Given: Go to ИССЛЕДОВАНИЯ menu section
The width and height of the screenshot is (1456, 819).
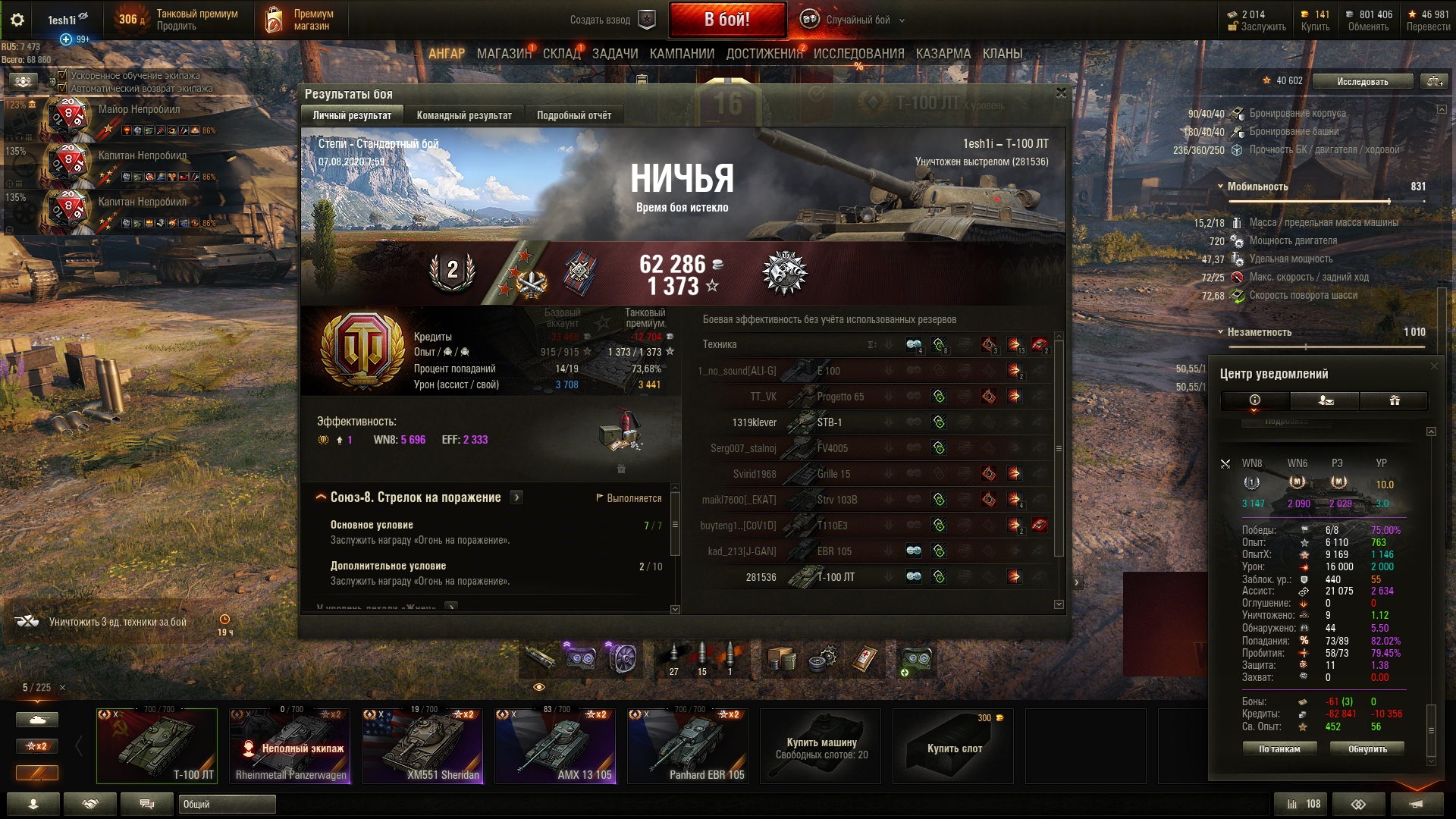Looking at the screenshot, I should pos(858,54).
